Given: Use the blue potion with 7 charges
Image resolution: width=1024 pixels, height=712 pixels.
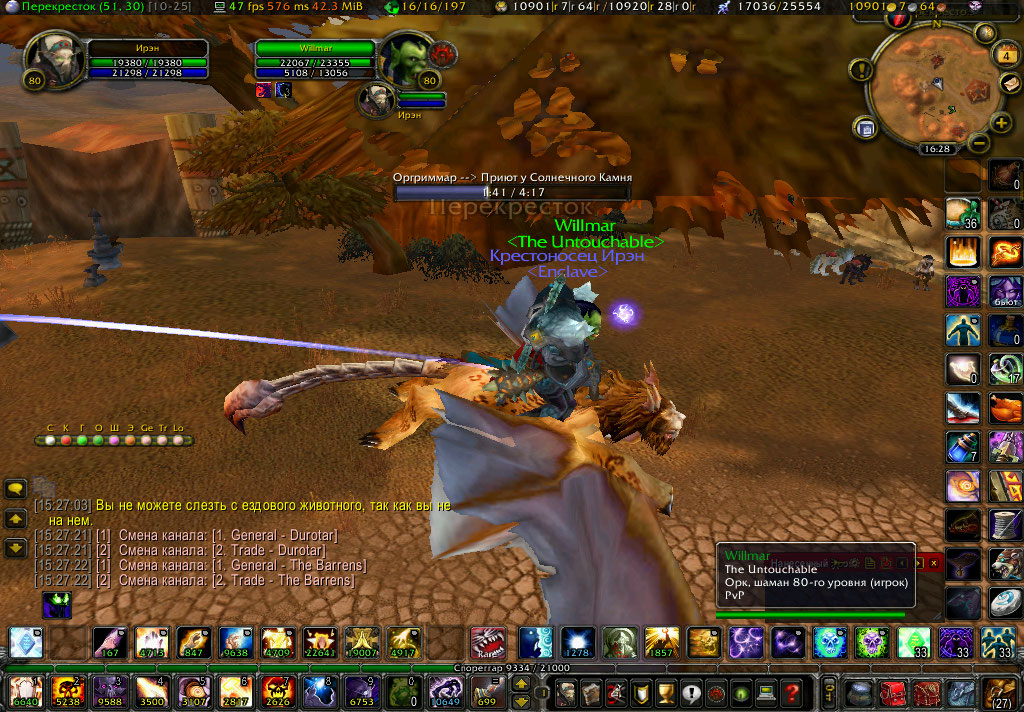Looking at the screenshot, I should point(962,447).
